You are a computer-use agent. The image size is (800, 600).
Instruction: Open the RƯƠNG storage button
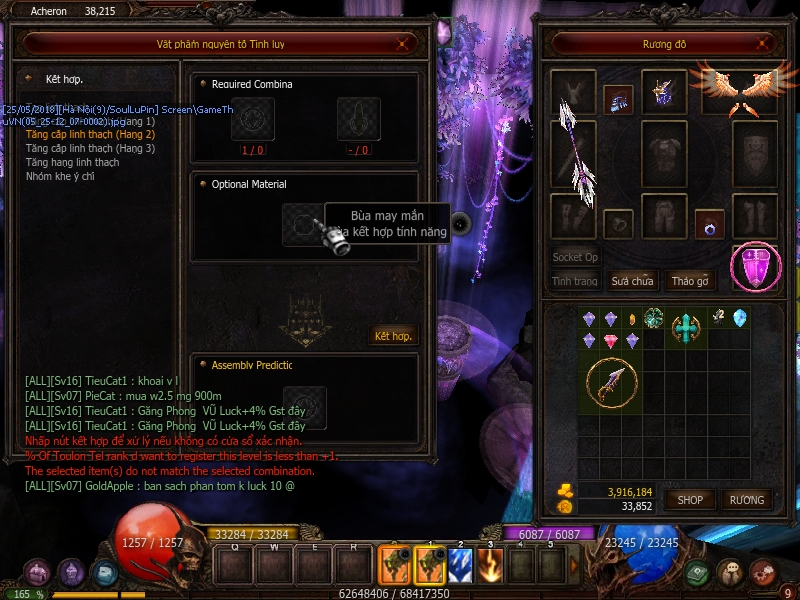(746, 499)
